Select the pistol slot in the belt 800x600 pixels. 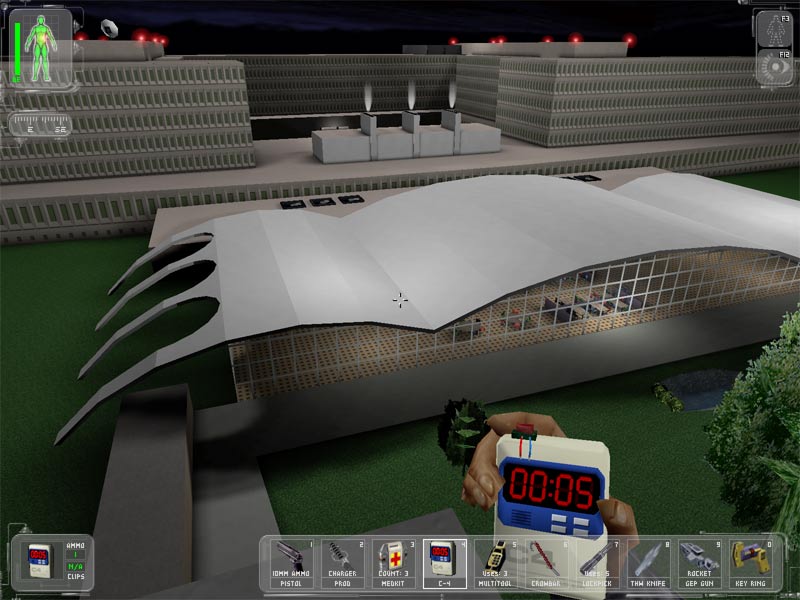293,563
